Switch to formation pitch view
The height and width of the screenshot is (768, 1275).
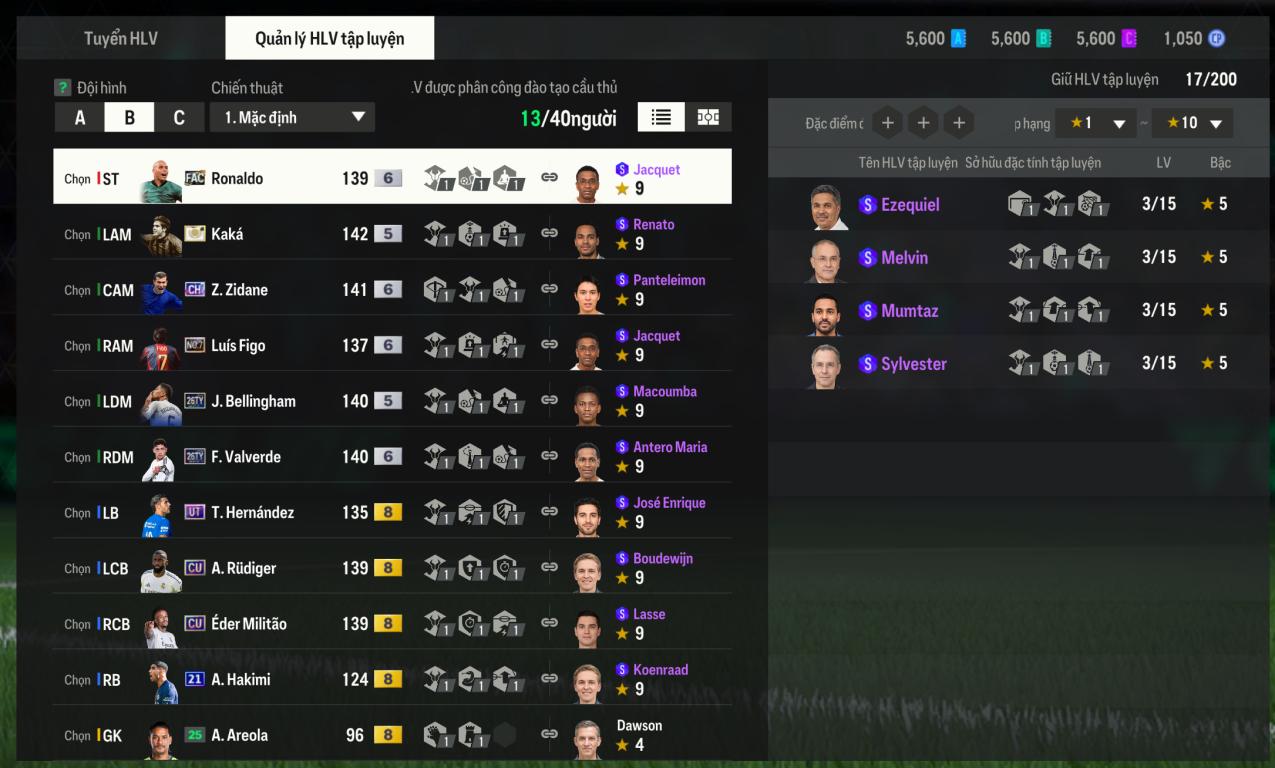tap(708, 117)
